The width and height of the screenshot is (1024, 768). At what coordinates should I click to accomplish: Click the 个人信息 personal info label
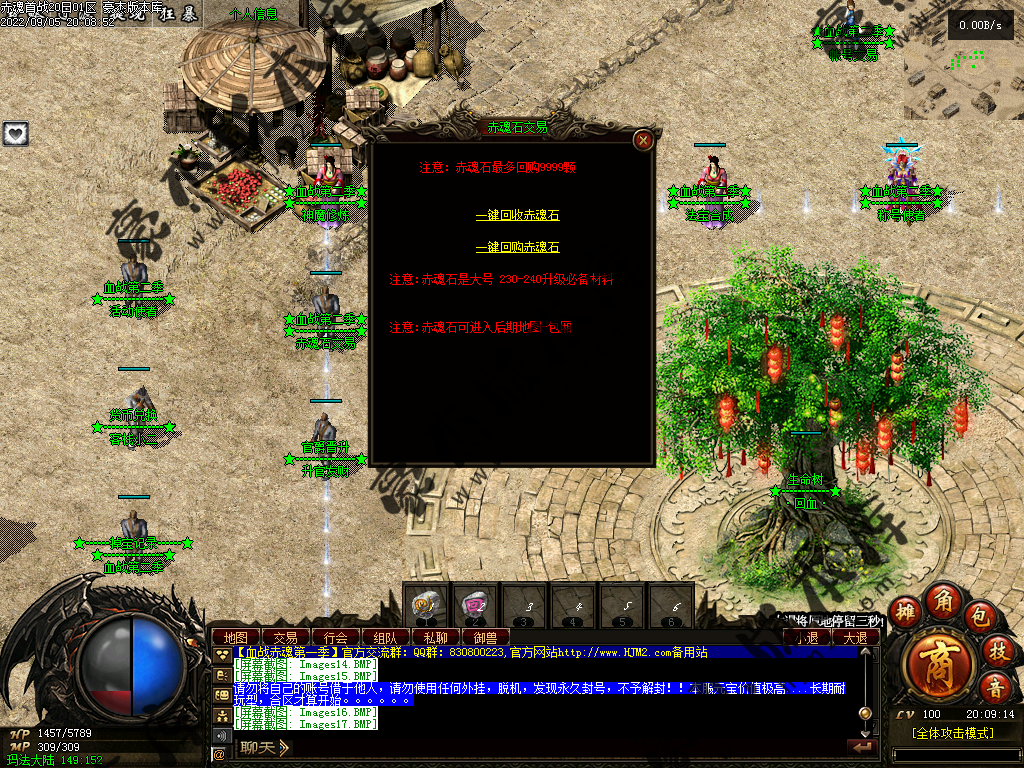click(x=253, y=14)
